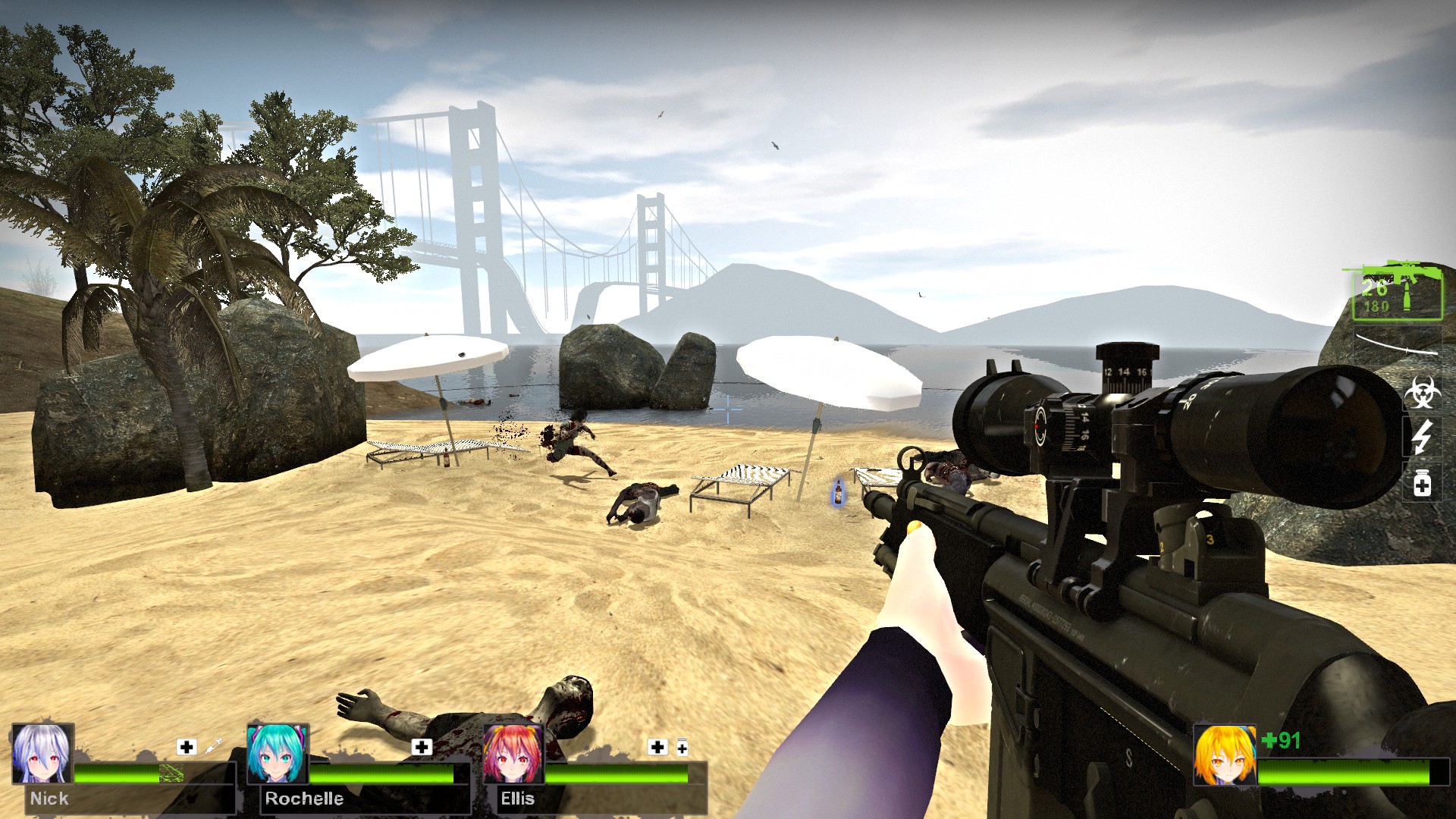
Task: Switch to the katana melee slot
Action: point(1397,344)
